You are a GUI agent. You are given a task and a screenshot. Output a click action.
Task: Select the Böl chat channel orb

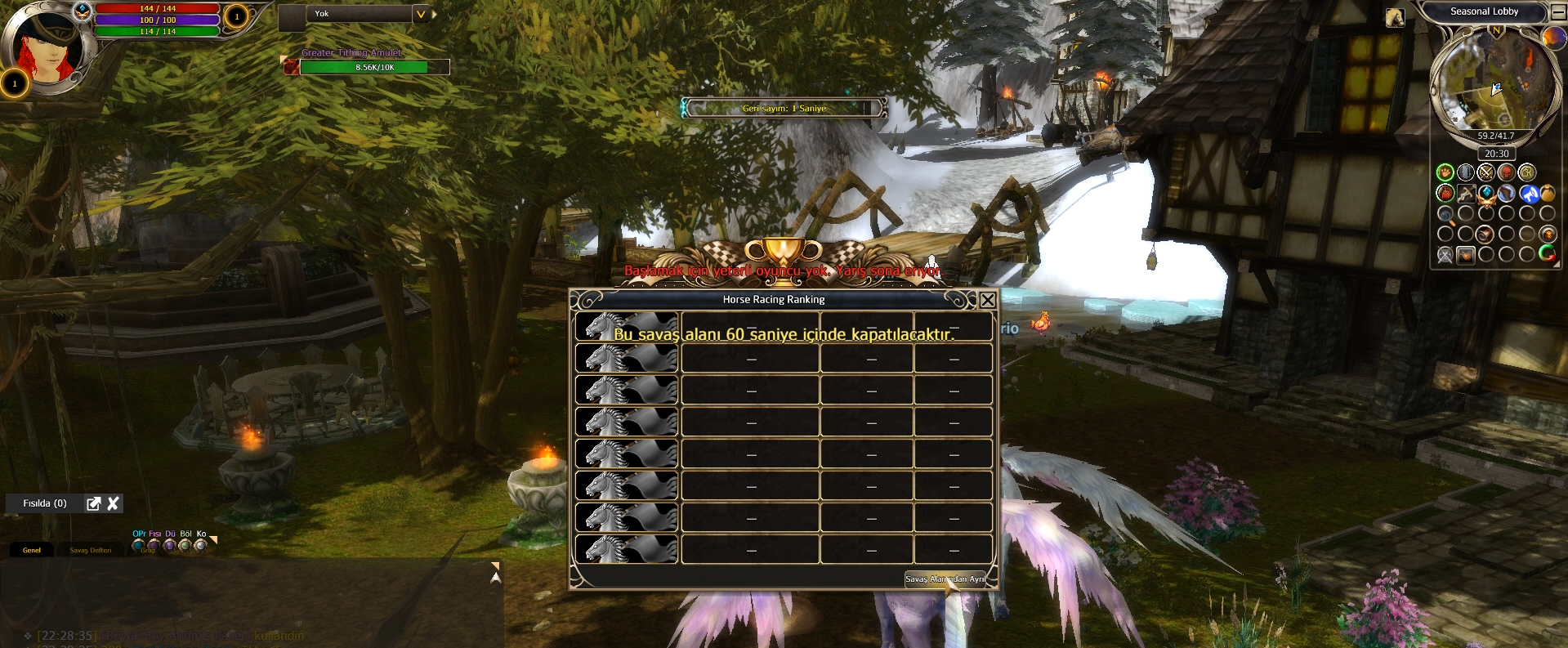(185, 545)
